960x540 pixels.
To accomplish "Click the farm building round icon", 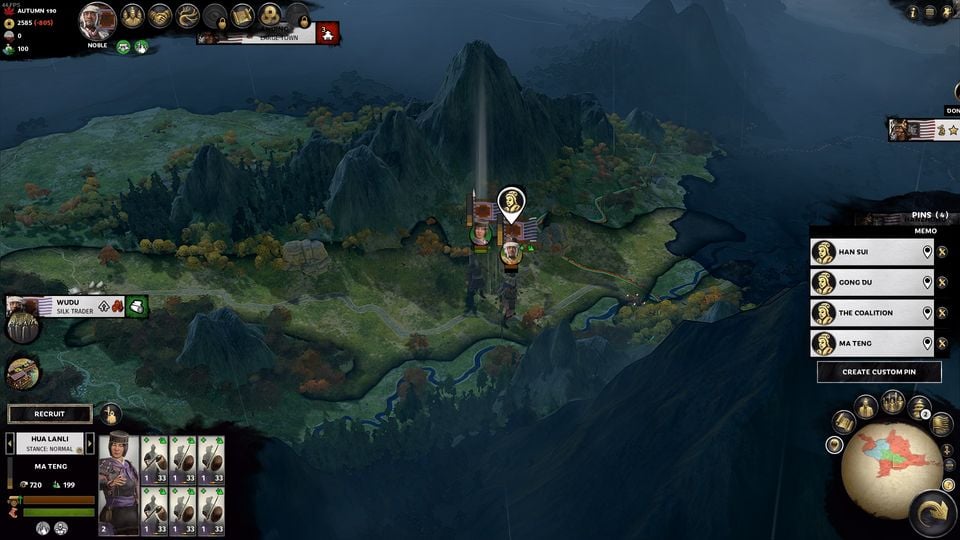I will 22,373.
